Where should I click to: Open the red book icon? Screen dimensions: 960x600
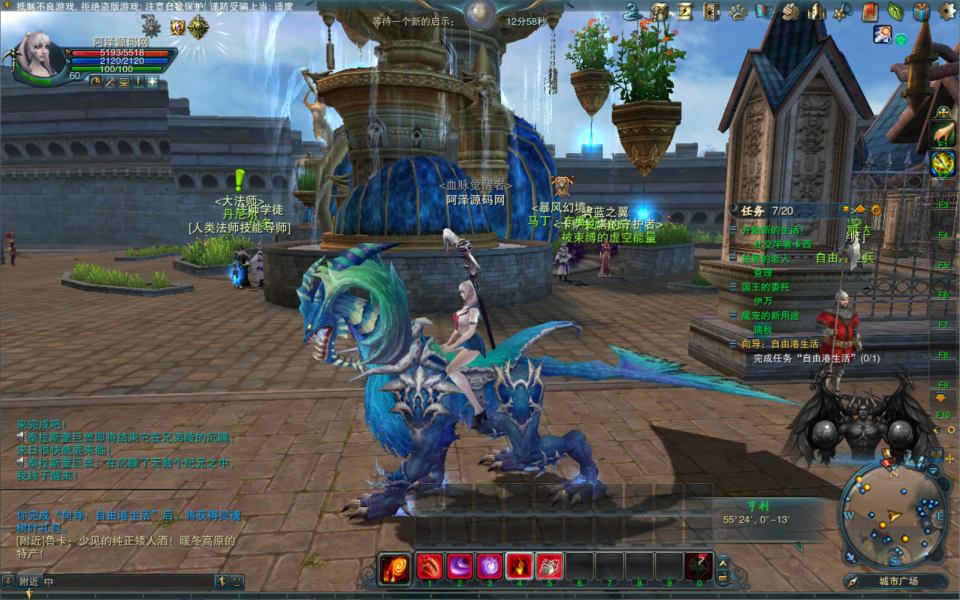[x=869, y=12]
